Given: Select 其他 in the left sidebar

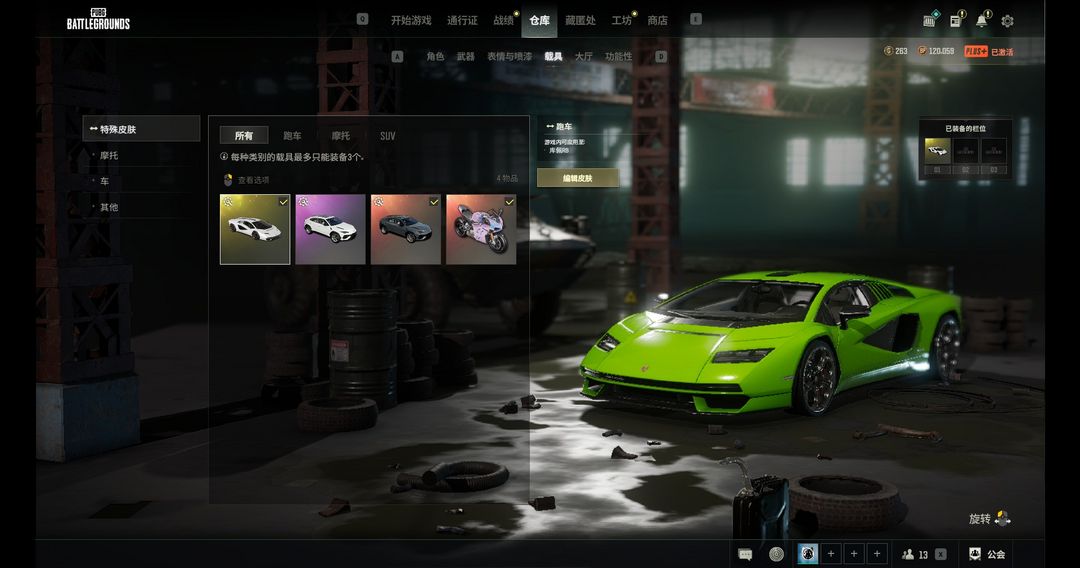Looking at the screenshot, I should (x=108, y=207).
